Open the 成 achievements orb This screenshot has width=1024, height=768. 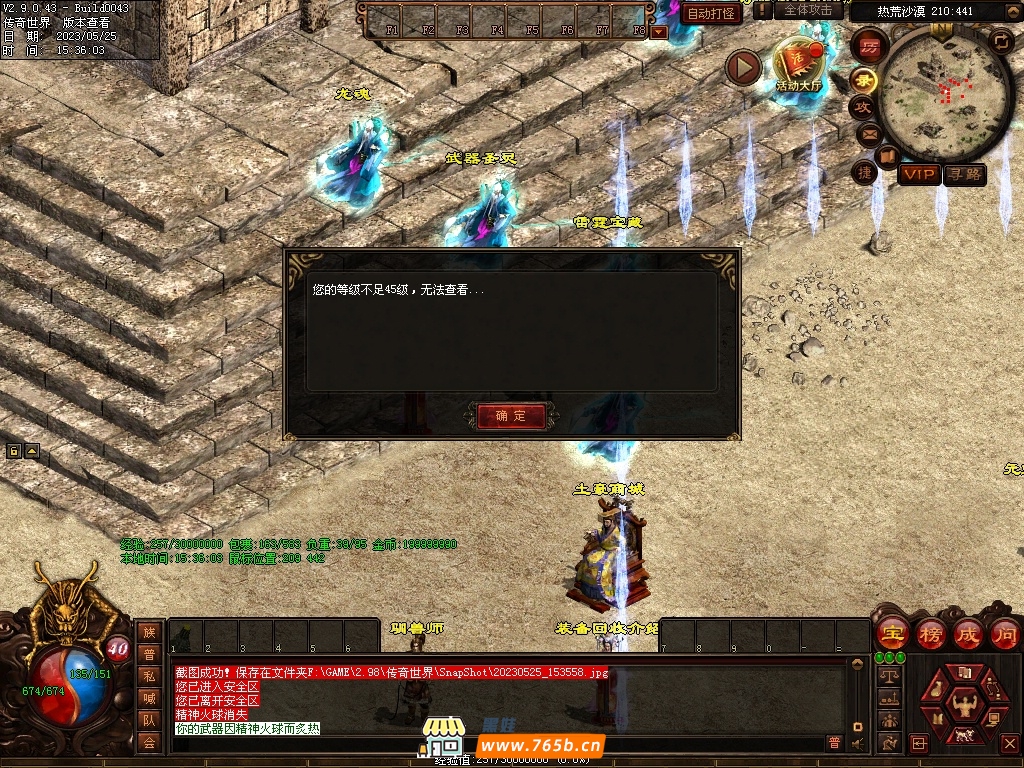tap(967, 633)
